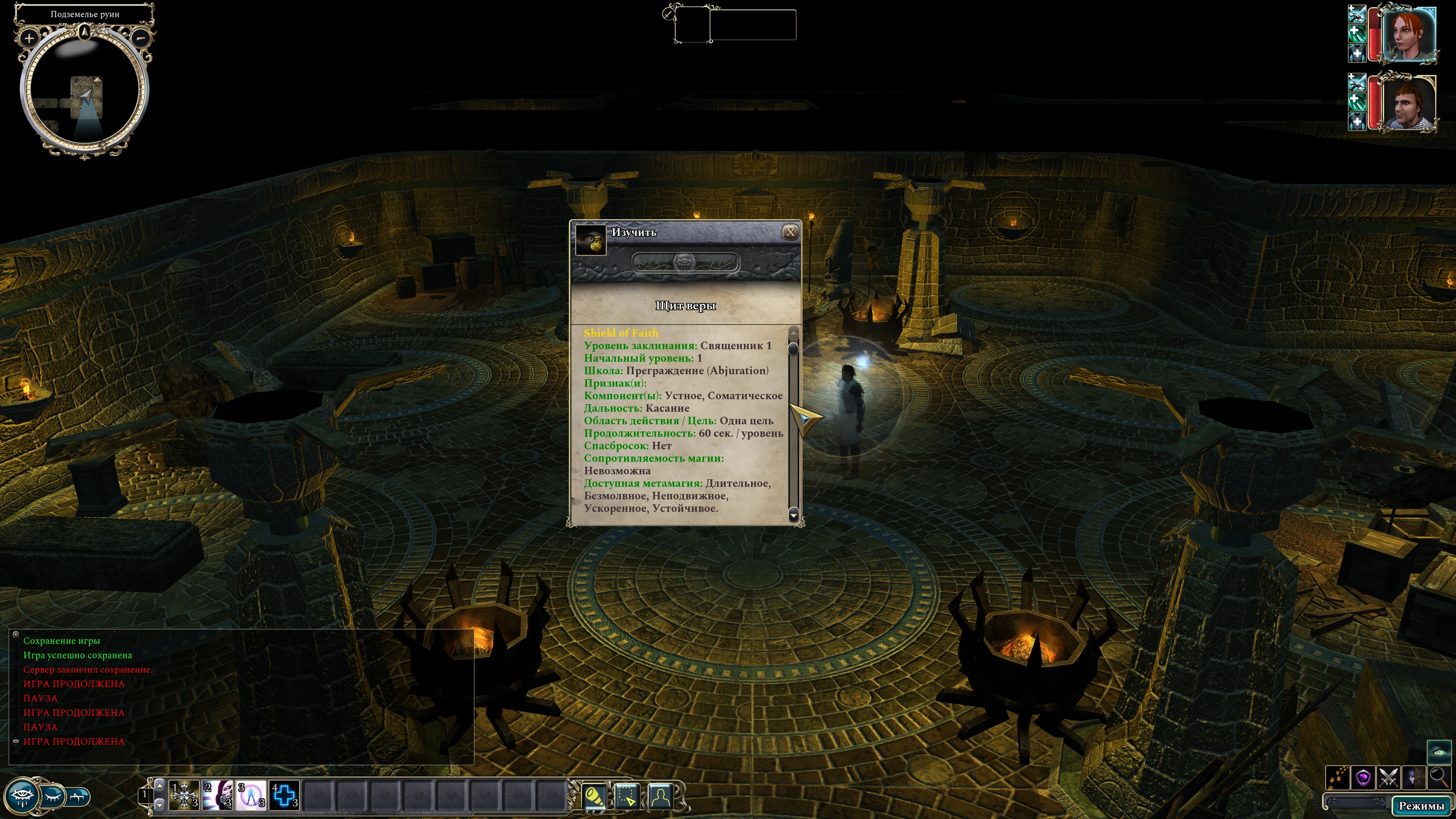Activate the paw prints tracking mode
Screen dimensions: 1456x819
coord(1338,778)
